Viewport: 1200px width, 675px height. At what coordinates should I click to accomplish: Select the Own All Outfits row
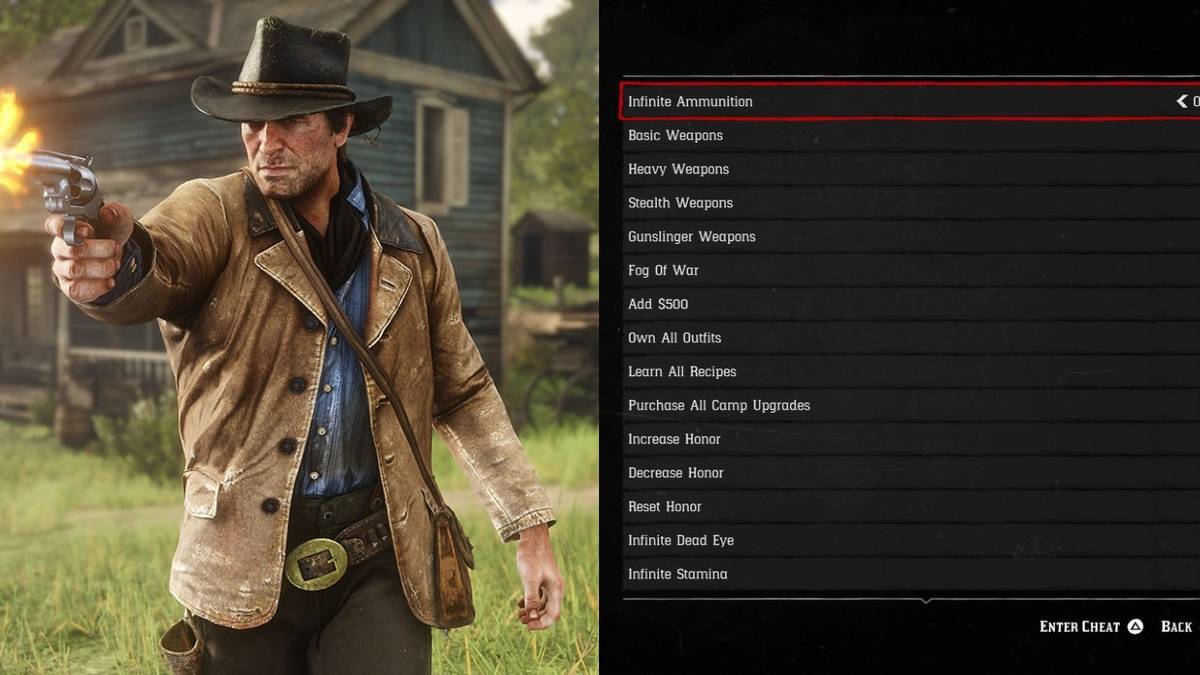[x=674, y=338]
